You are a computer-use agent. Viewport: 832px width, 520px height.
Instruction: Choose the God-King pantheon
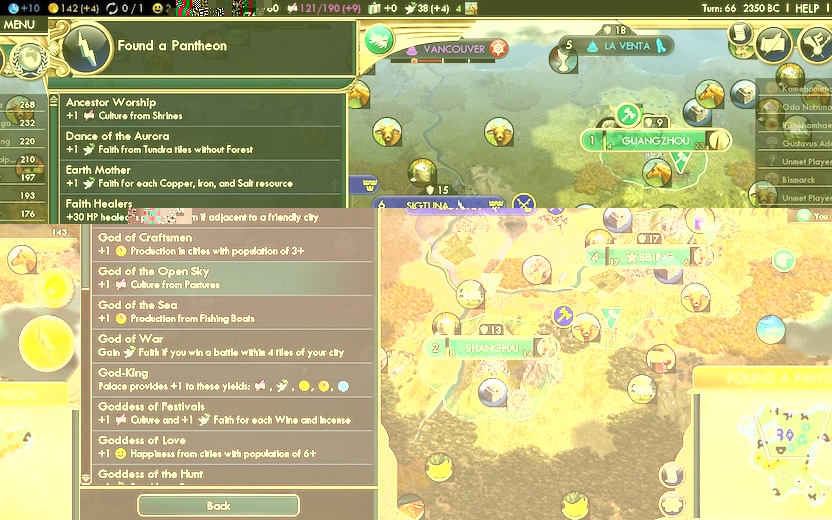click(x=232, y=380)
